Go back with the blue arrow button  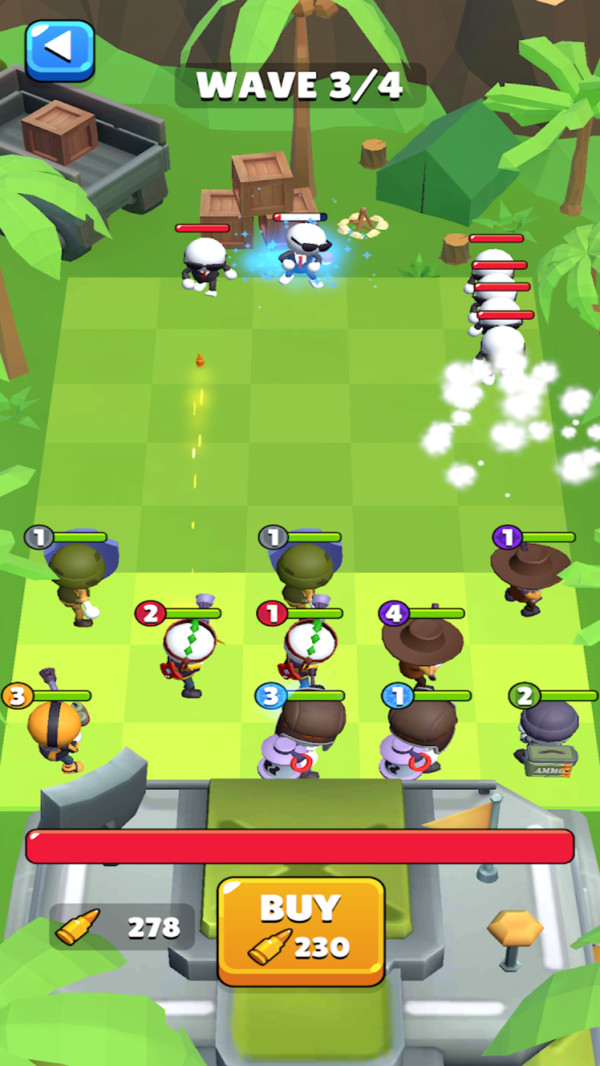point(60,50)
